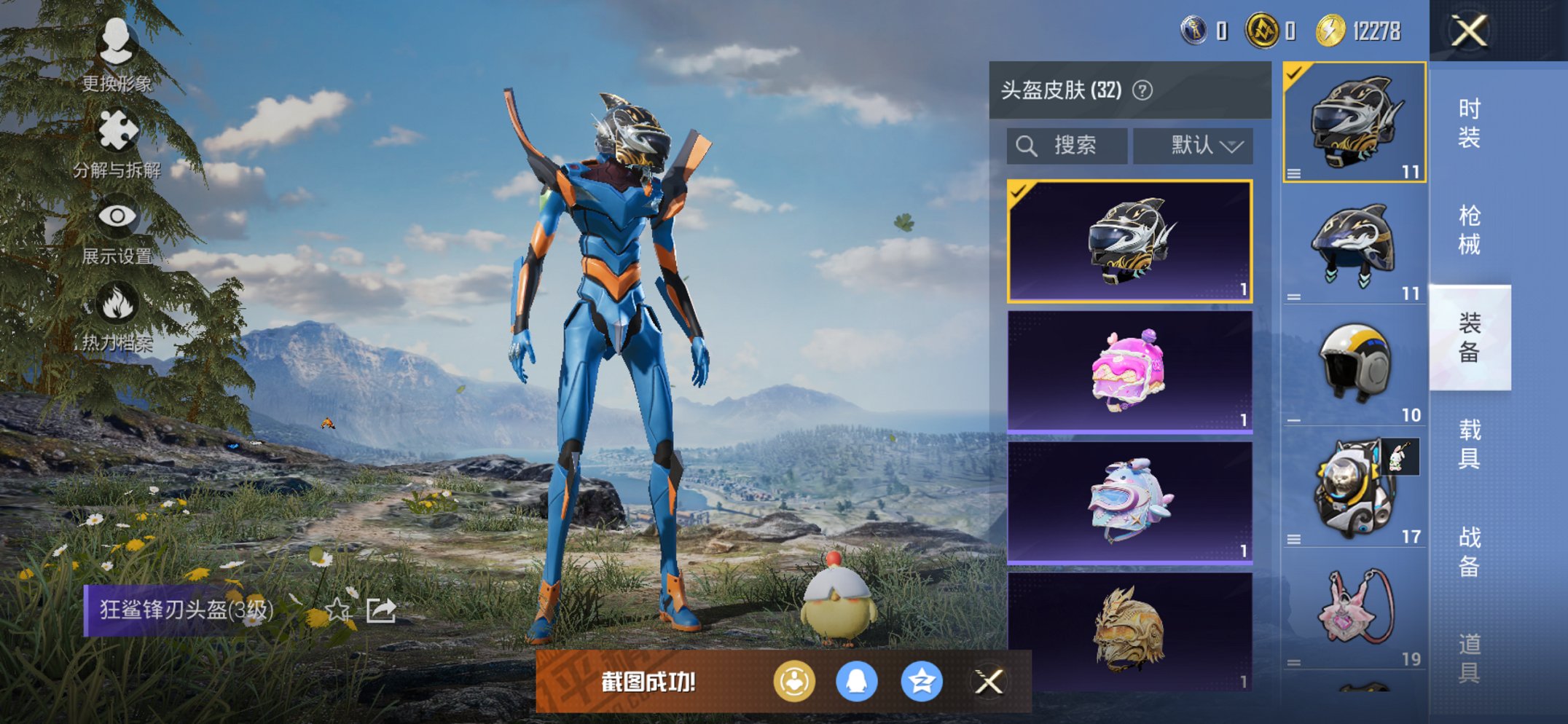The width and height of the screenshot is (1568, 724).
Task: Close the wardrobe with the top-right X
Action: point(1468,31)
